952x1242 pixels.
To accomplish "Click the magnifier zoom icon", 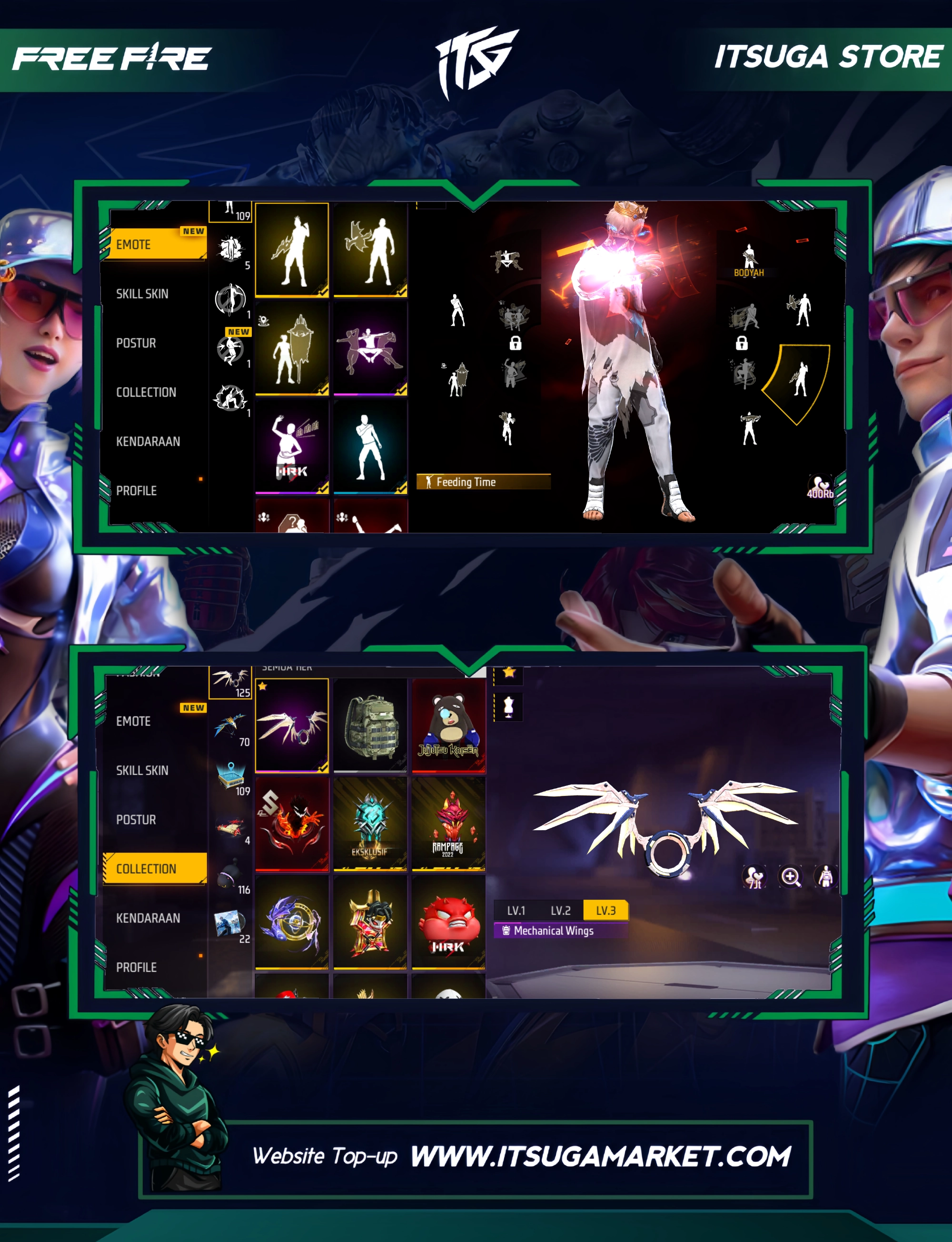I will click(x=791, y=877).
